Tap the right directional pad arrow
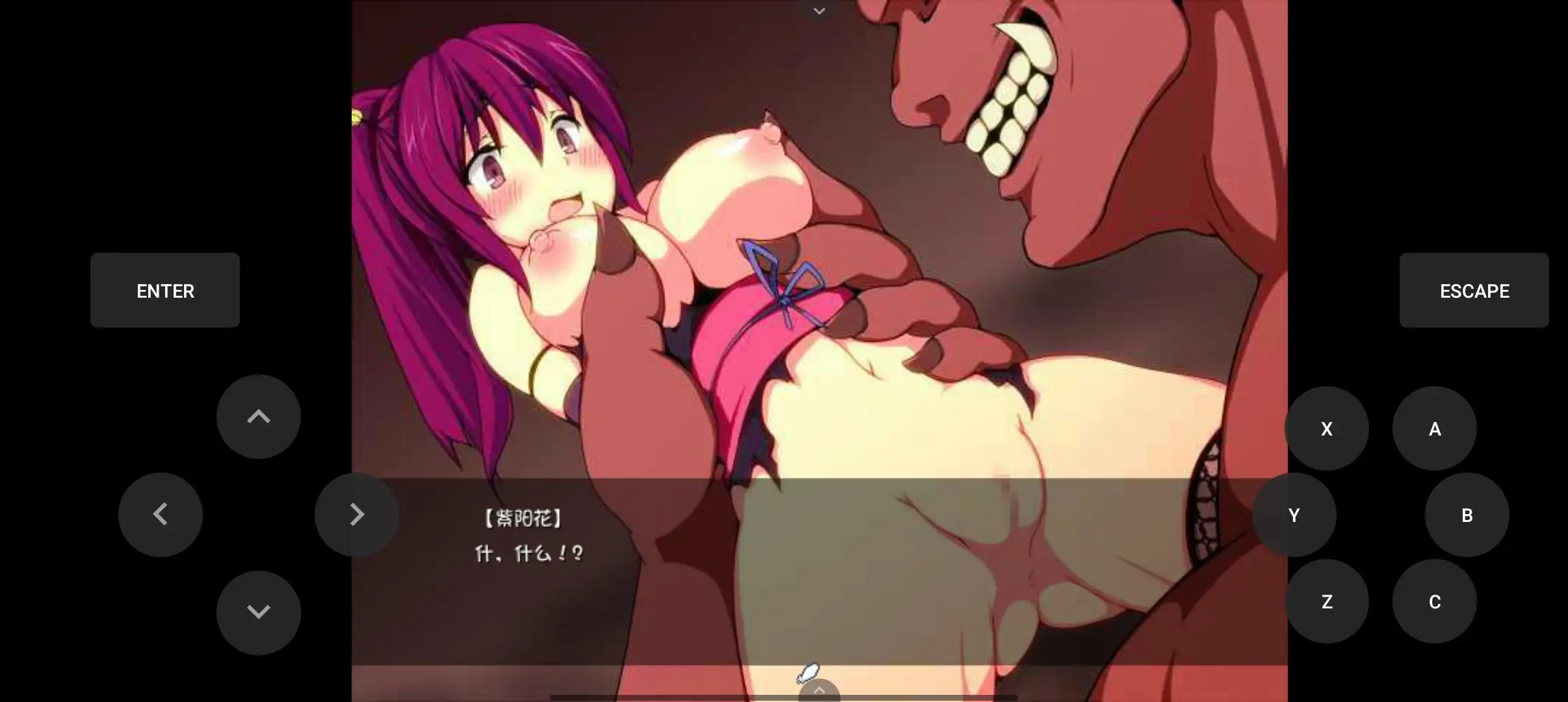 tap(356, 514)
